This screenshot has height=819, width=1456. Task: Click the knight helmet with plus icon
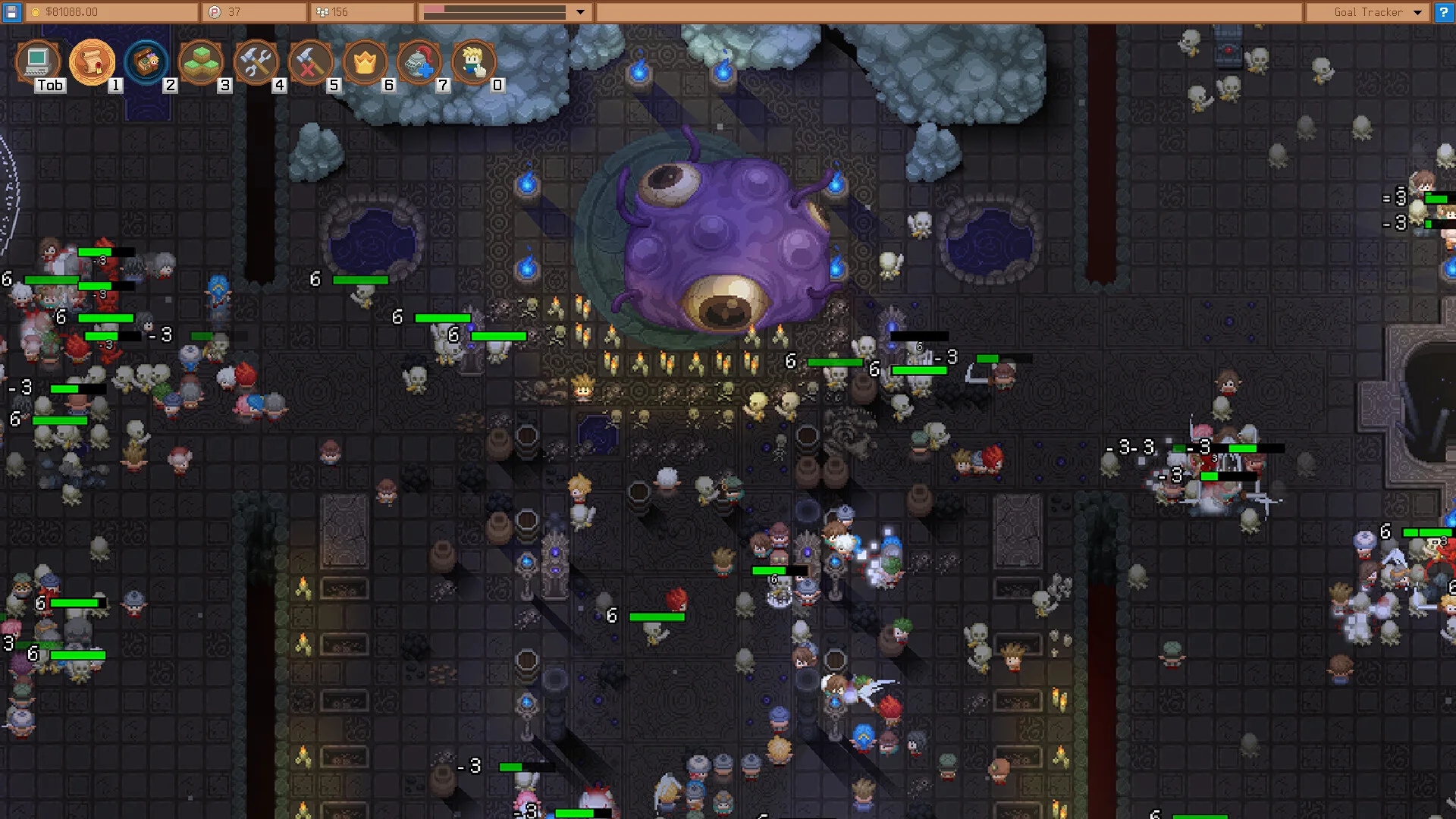pos(419,61)
